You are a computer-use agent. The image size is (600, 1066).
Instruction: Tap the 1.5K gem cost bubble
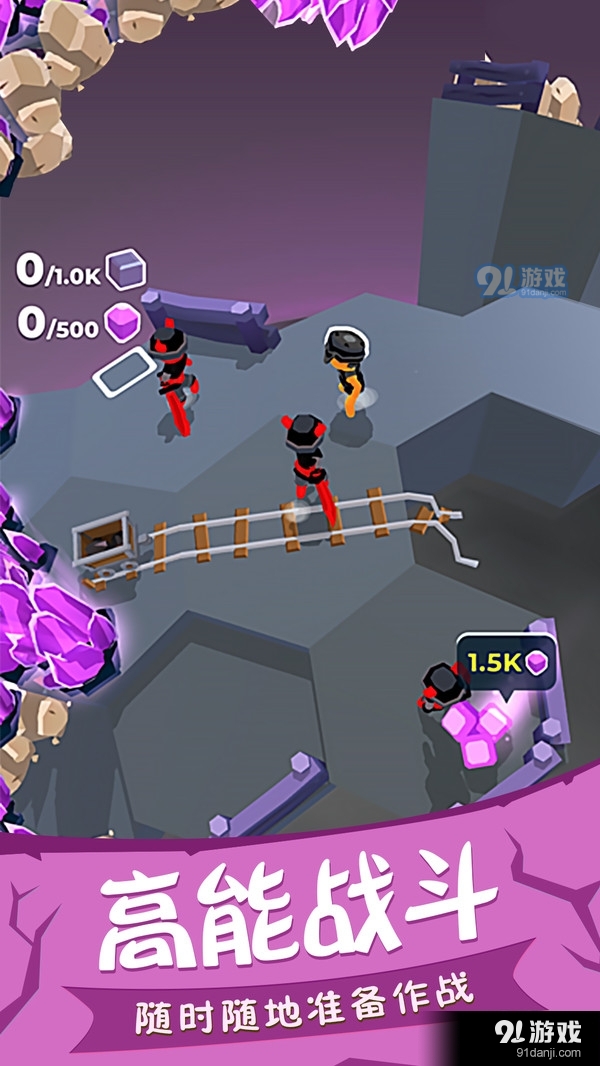(507, 663)
